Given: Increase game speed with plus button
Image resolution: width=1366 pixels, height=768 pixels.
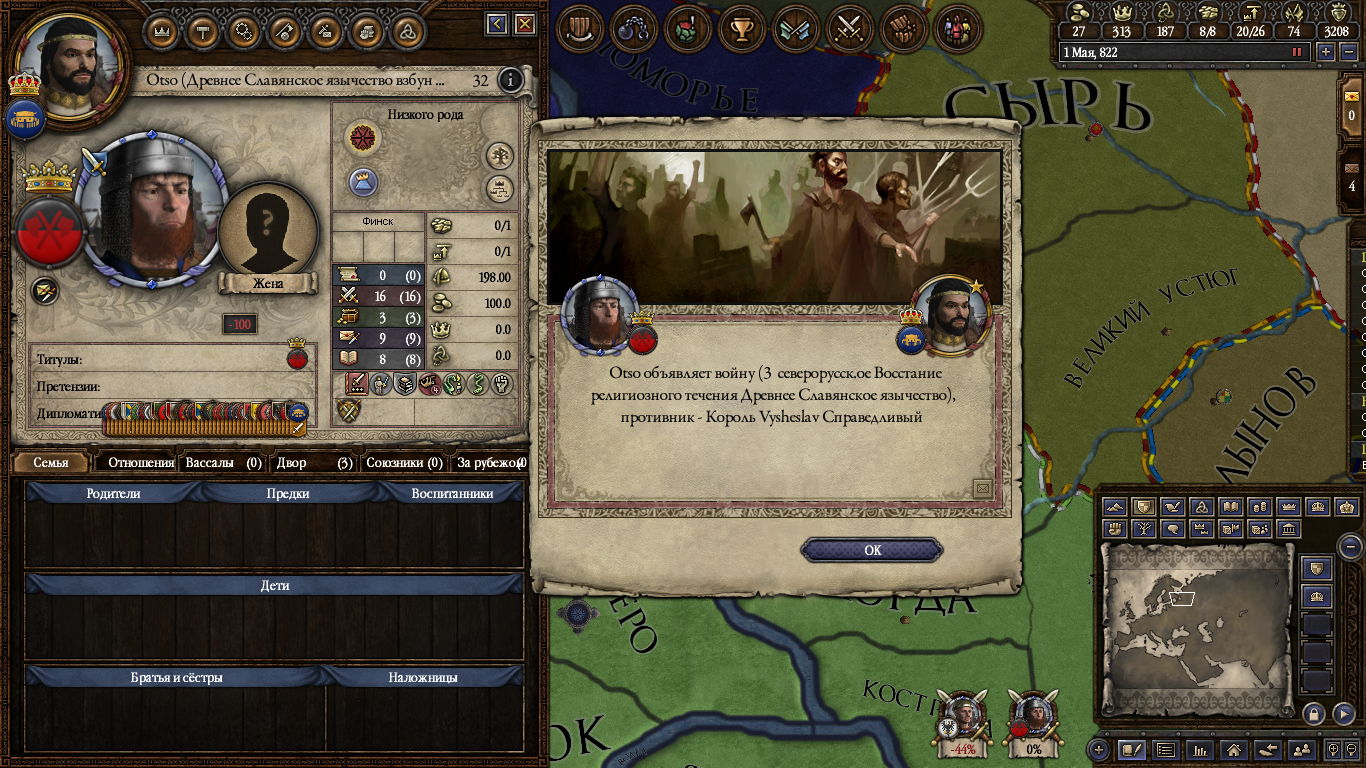Looking at the screenshot, I should tap(1326, 52).
